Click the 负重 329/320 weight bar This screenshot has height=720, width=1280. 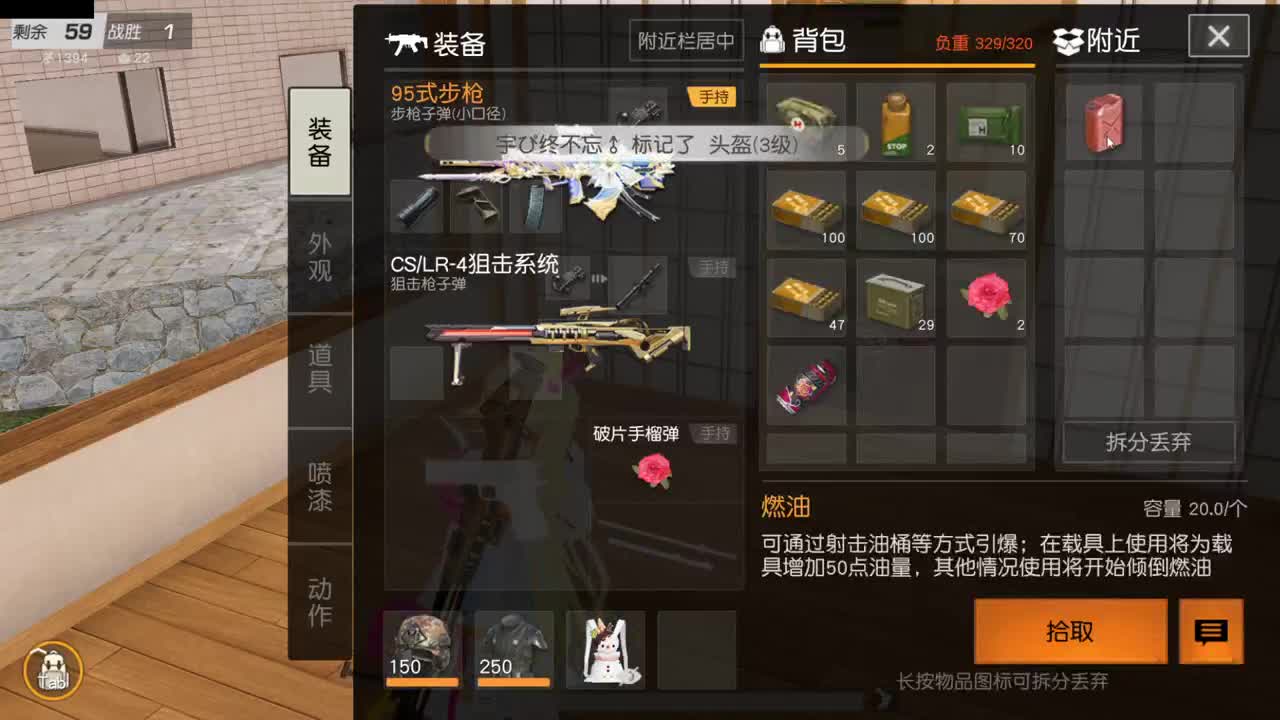(x=985, y=43)
